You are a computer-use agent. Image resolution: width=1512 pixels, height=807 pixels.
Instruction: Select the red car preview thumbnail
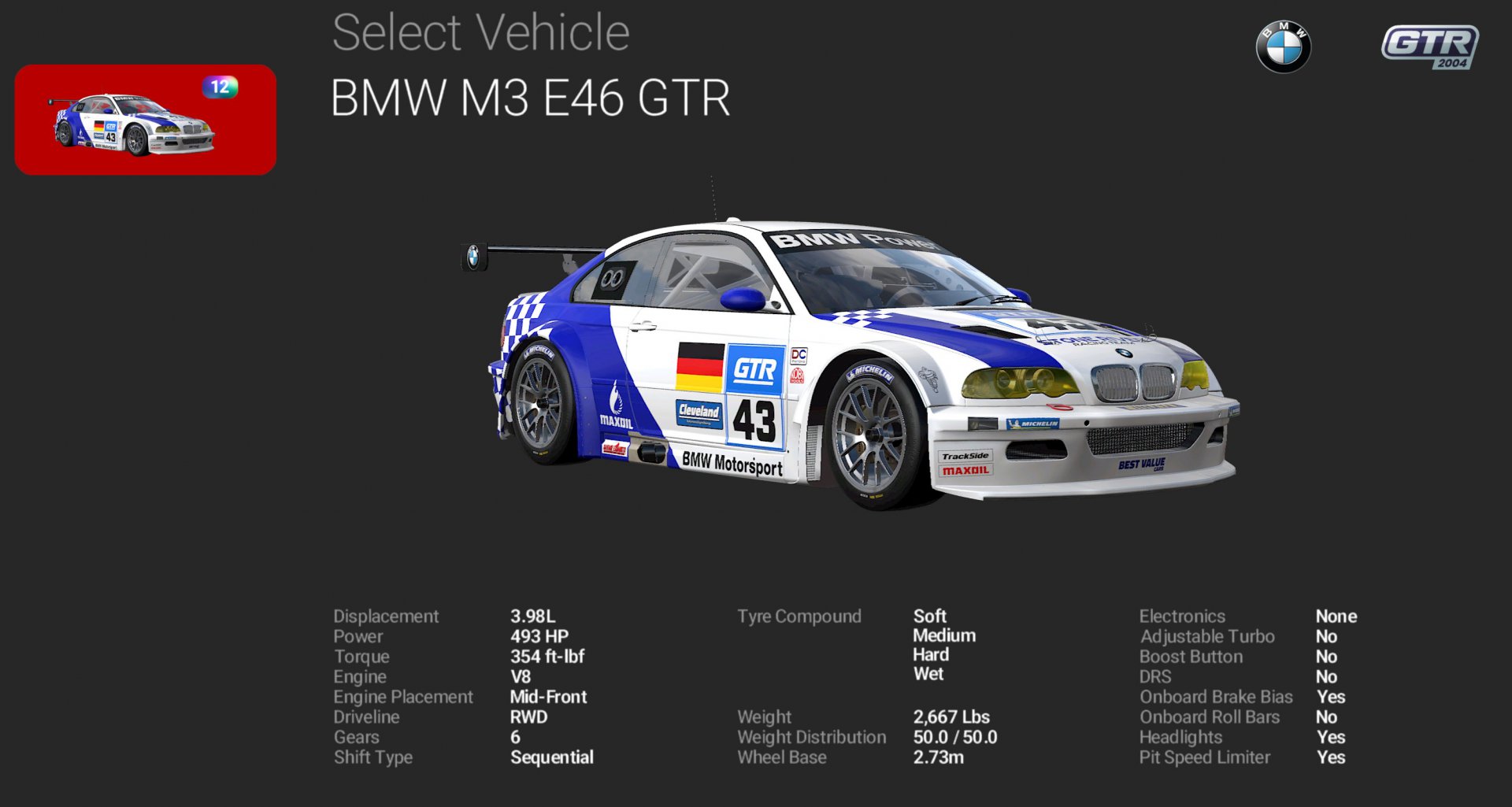click(x=146, y=118)
